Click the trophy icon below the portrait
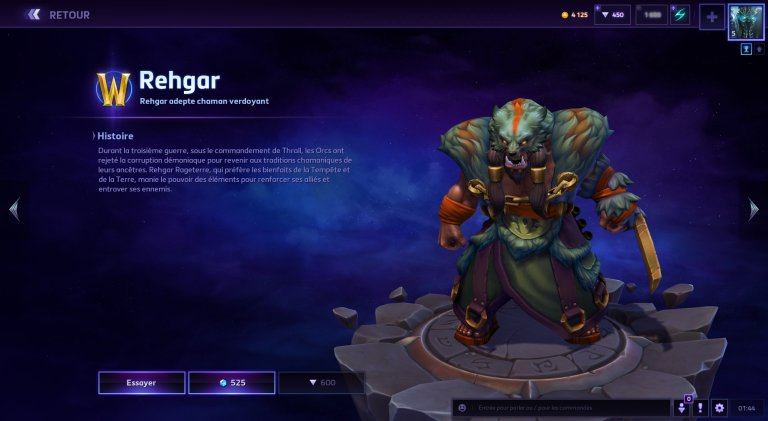The image size is (768, 421). coord(746,48)
